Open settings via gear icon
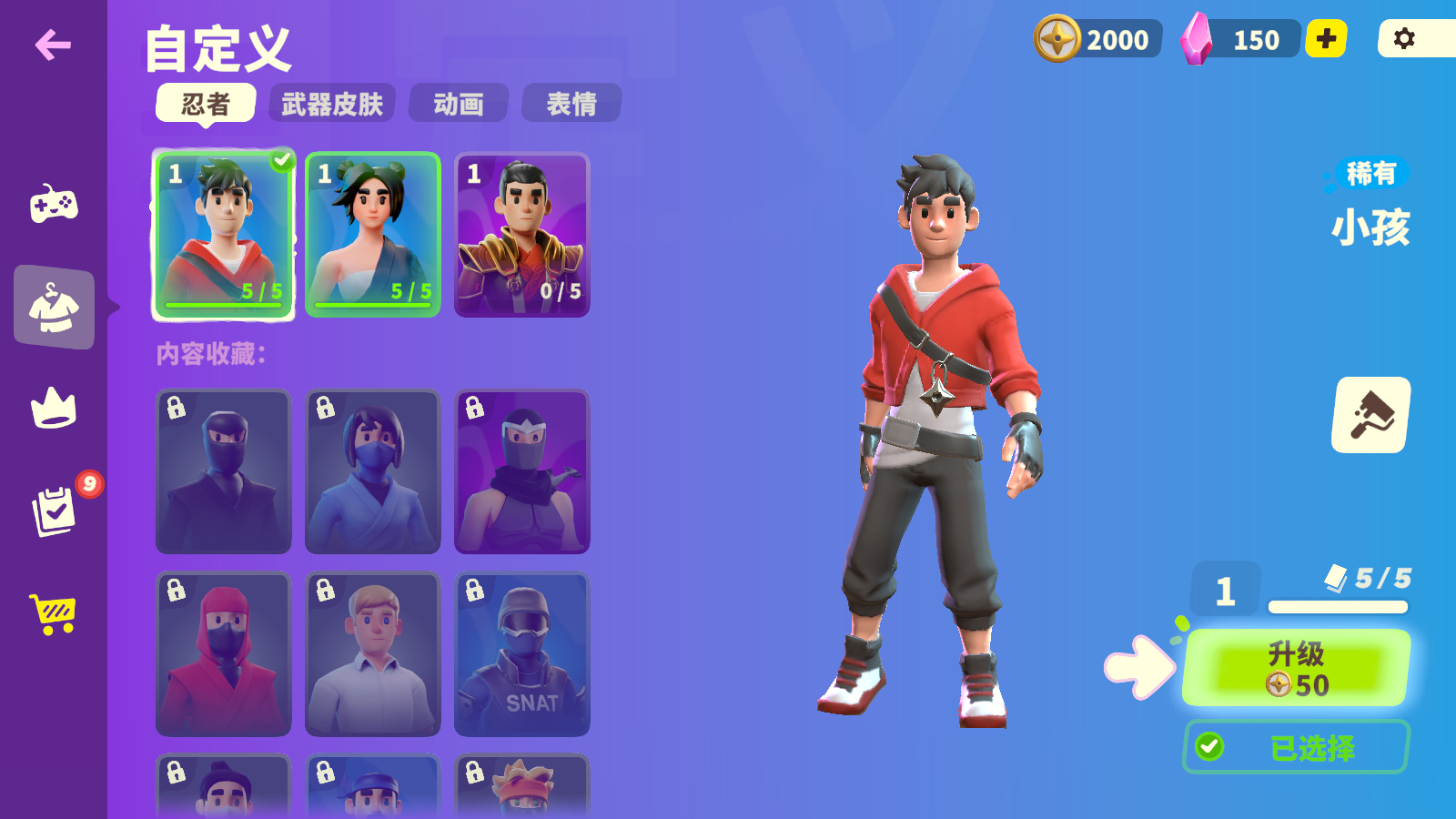 (x=1405, y=39)
